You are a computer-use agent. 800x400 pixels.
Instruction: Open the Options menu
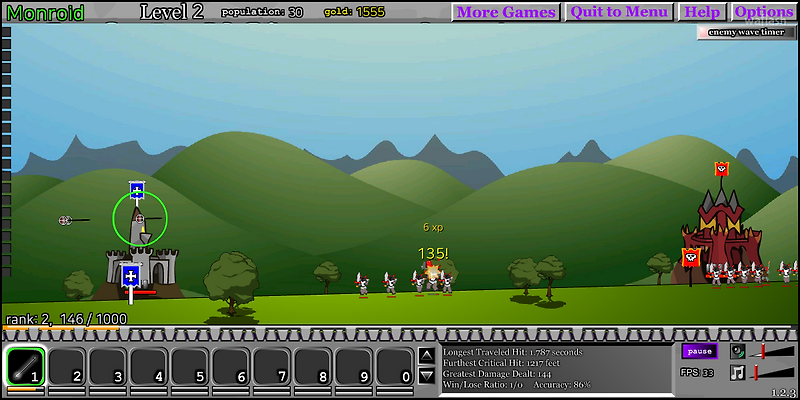763,12
